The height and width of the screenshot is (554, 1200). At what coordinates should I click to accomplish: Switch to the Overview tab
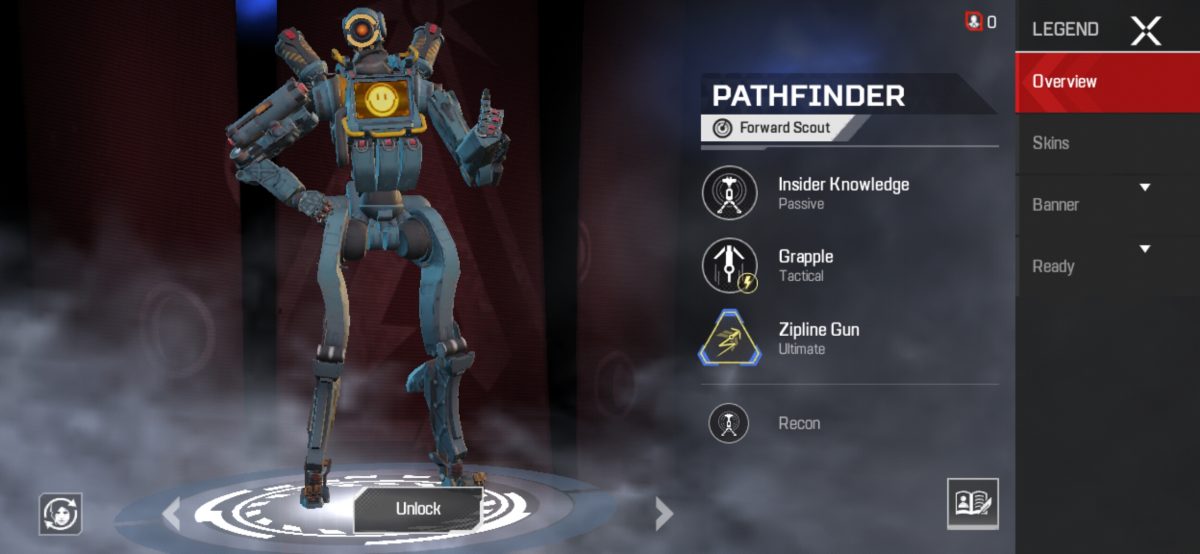(1106, 82)
